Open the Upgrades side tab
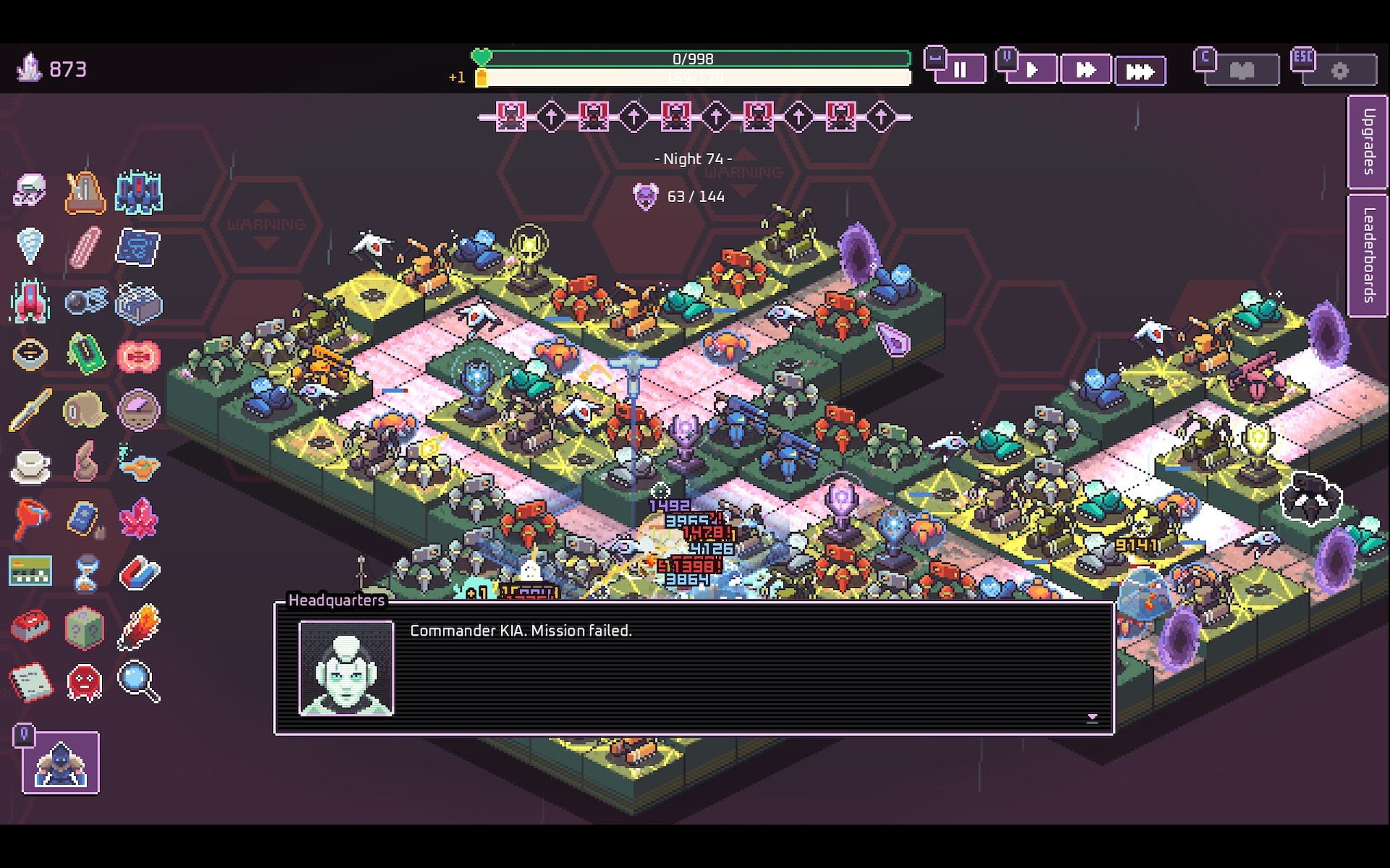This screenshot has height=868, width=1390. 1368,142
